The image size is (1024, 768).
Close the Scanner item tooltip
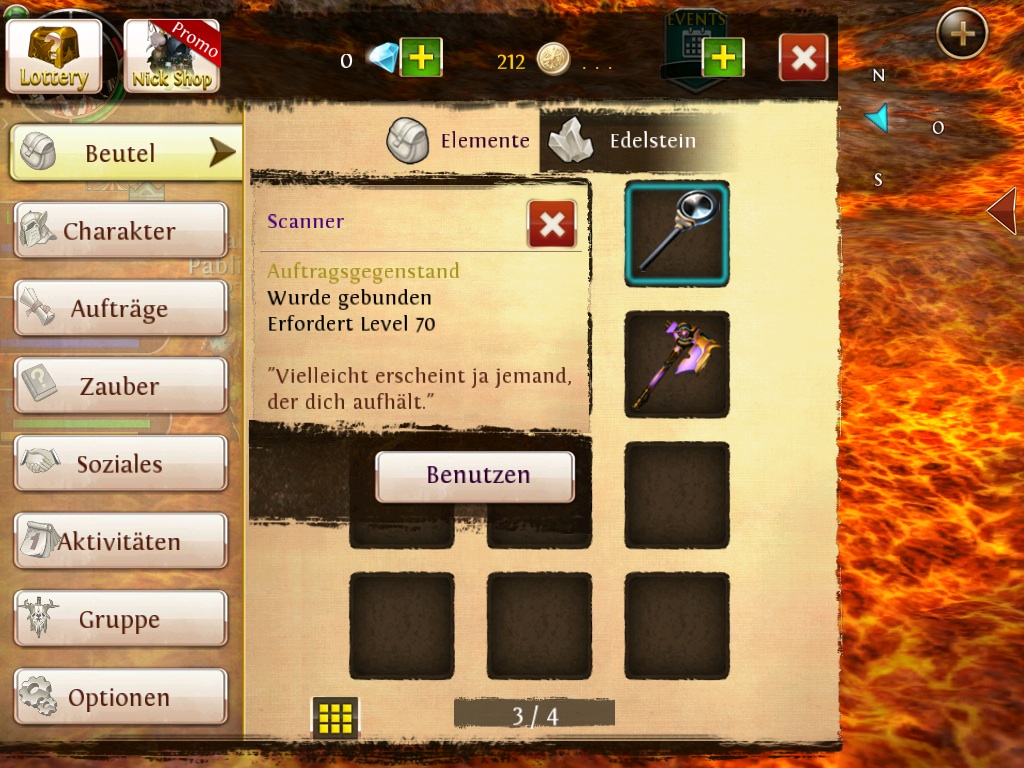pyautogui.click(x=552, y=224)
